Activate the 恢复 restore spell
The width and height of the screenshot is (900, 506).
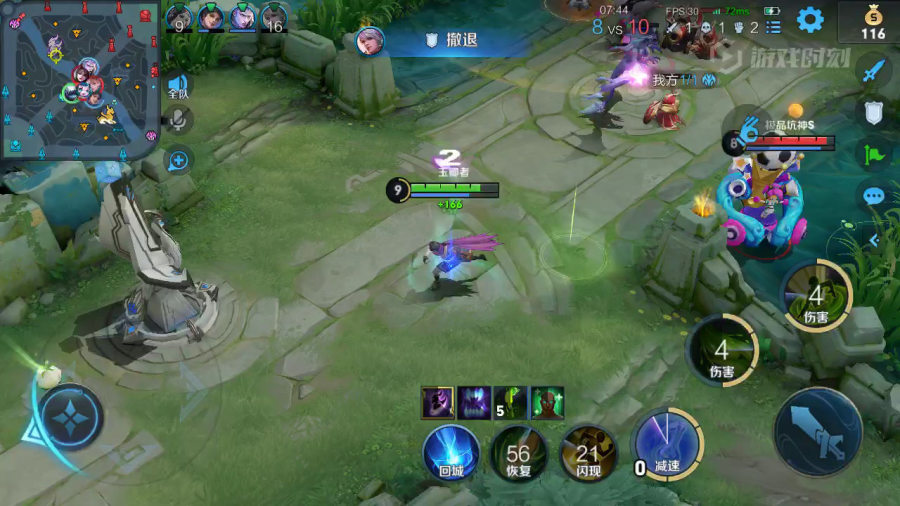518,452
